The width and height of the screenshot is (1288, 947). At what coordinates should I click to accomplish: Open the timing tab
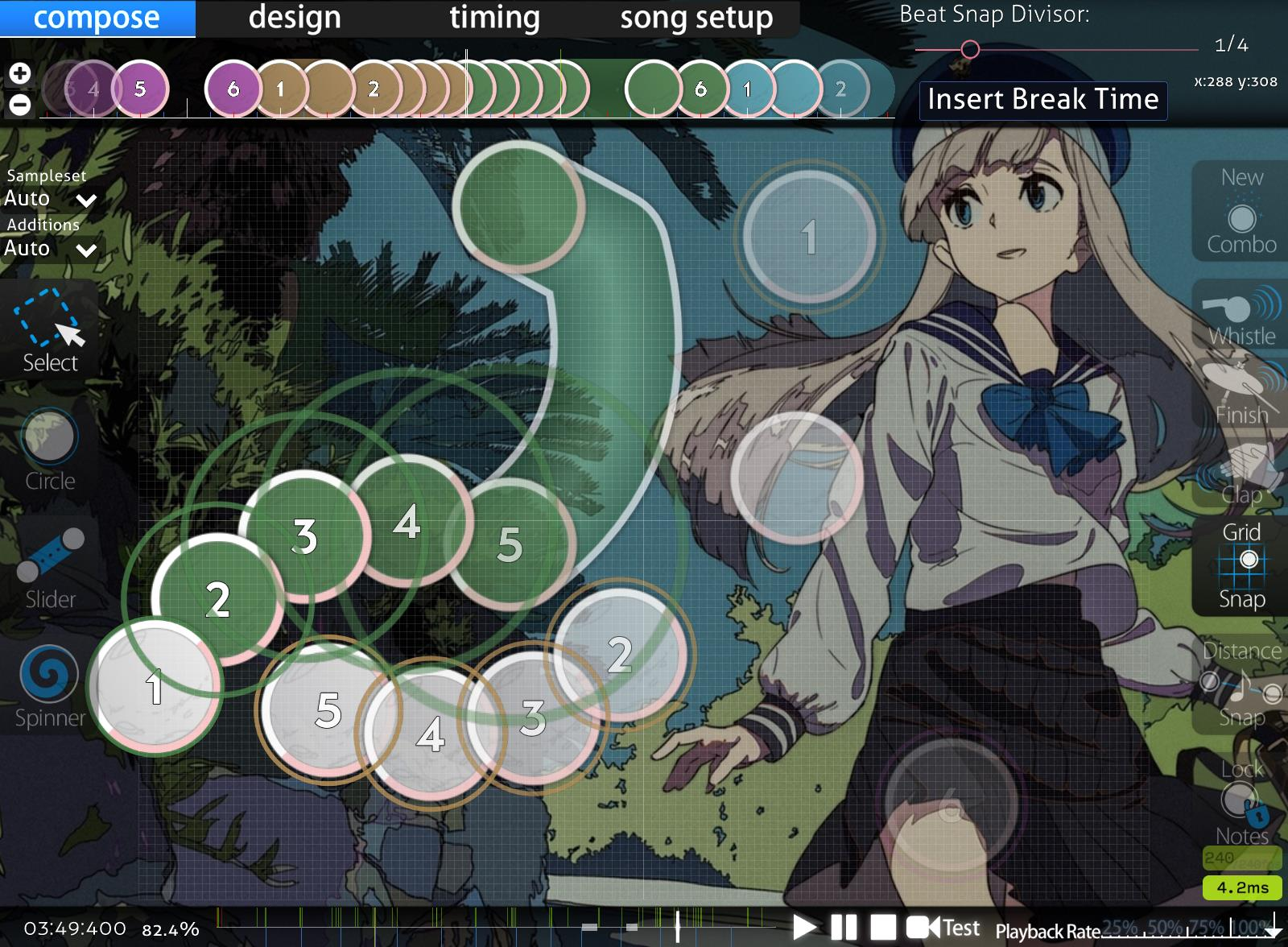pyautogui.click(x=494, y=18)
